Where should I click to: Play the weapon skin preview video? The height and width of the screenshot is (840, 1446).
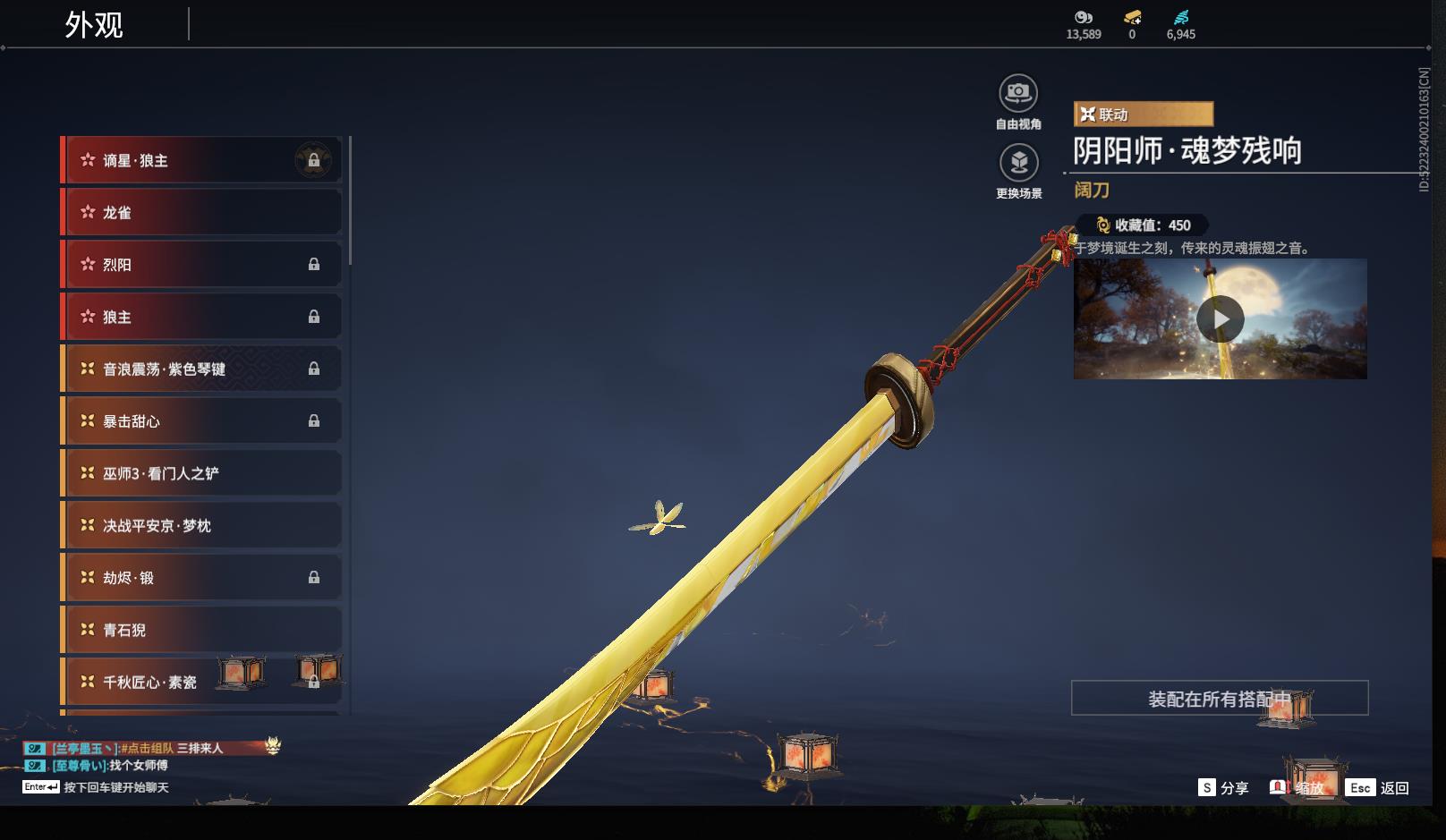tap(1220, 319)
